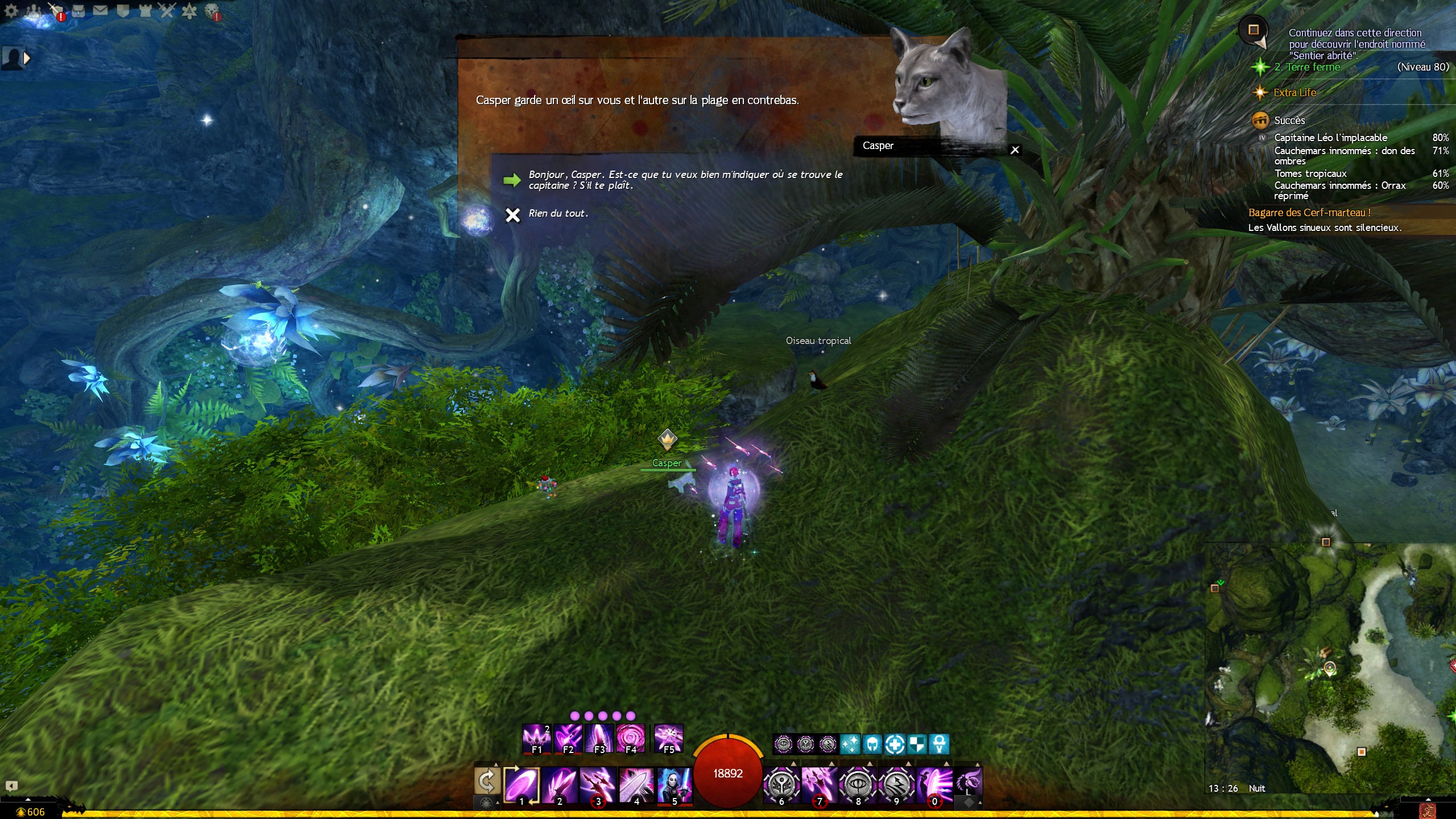
Task: Open the hero panel sword-and-shield icon
Action: click(x=56, y=11)
